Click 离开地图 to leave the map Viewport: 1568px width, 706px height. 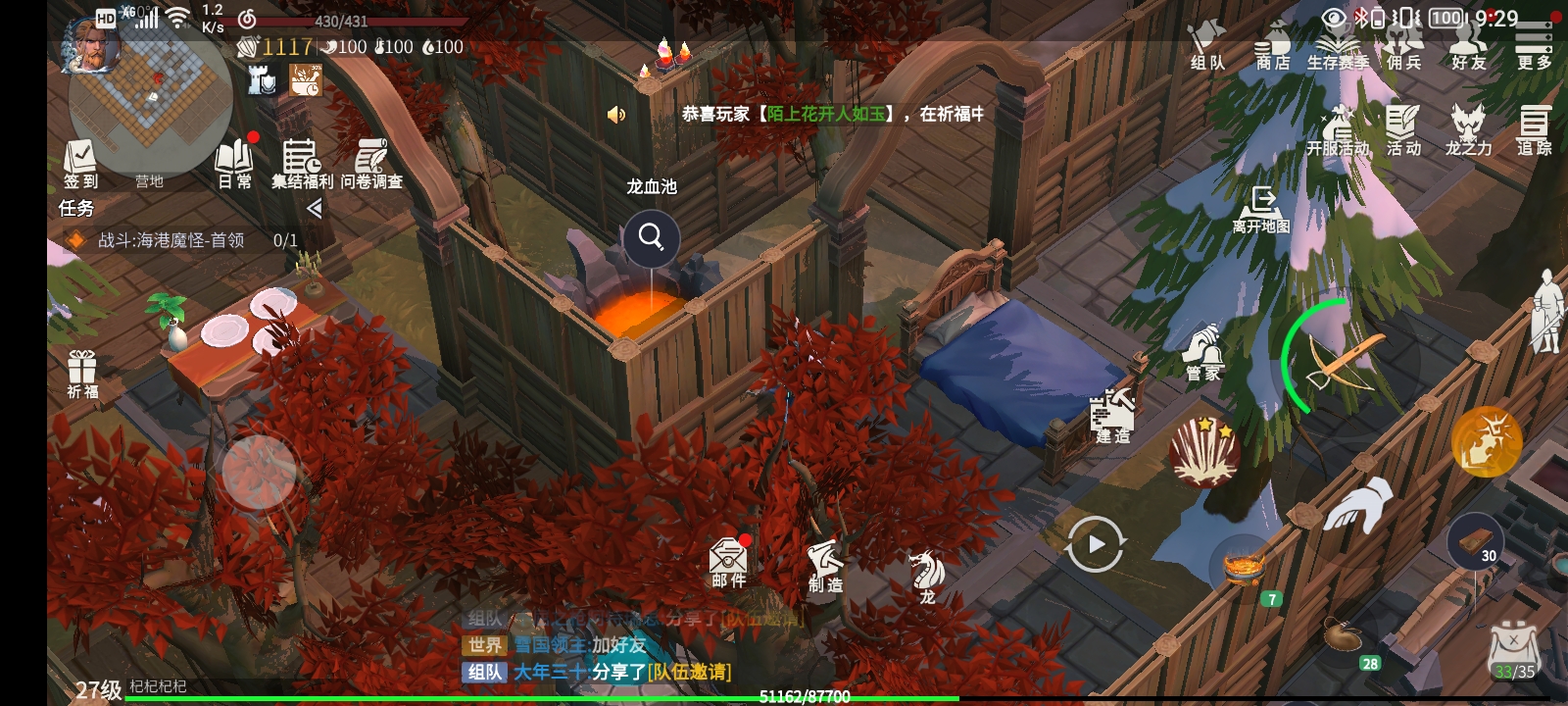click(x=1261, y=210)
